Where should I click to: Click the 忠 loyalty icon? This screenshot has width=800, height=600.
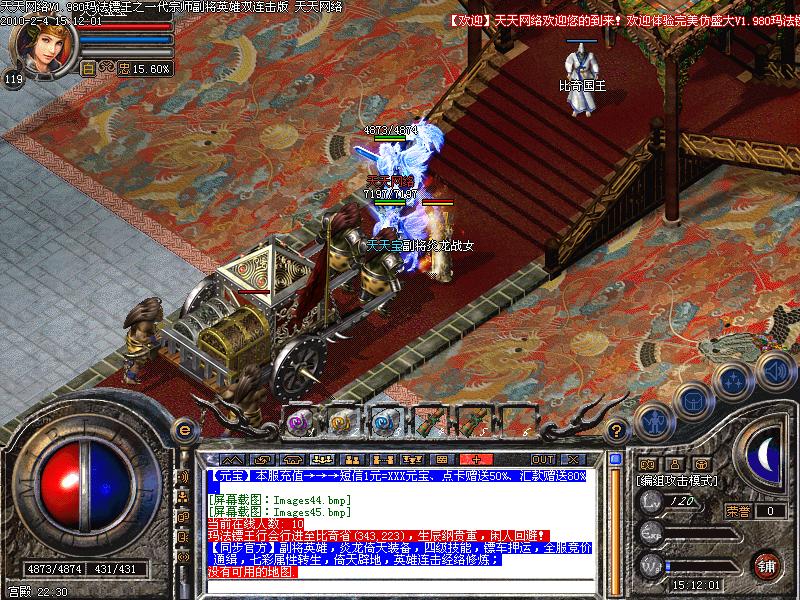click(x=123, y=68)
